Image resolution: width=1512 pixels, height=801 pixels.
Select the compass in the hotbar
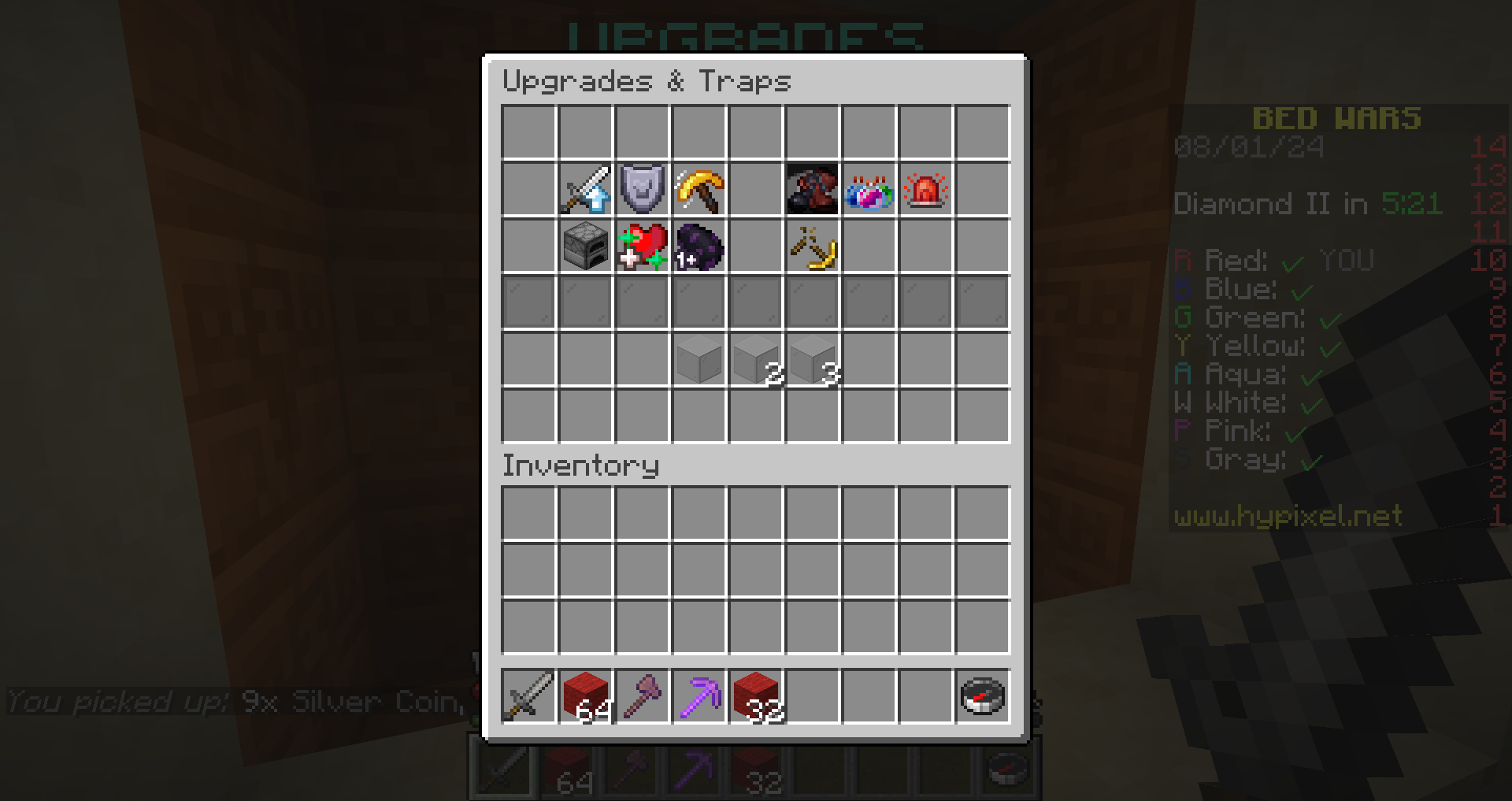[x=981, y=698]
